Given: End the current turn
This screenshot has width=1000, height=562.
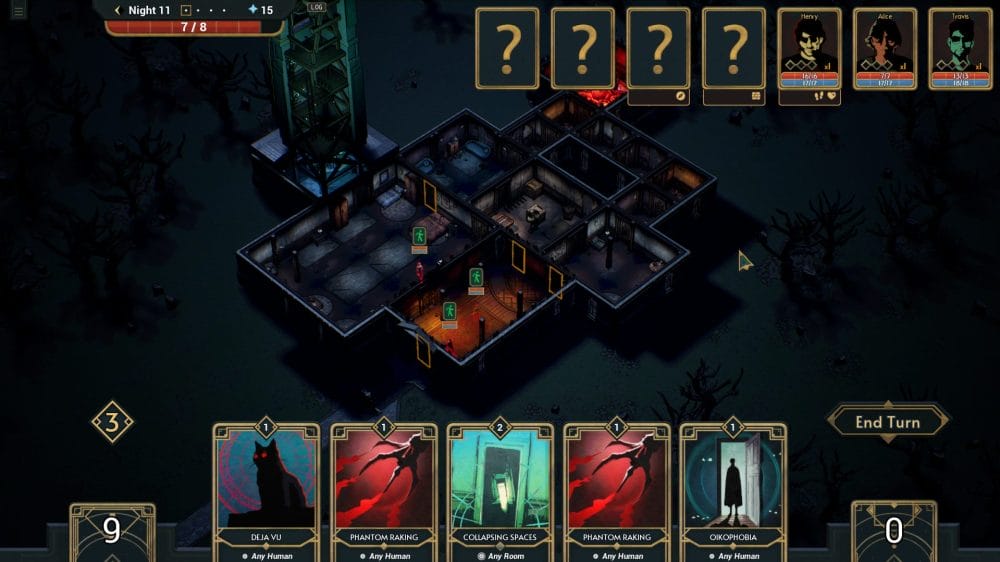Looking at the screenshot, I should pyautogui.click(x=887, y=422).
